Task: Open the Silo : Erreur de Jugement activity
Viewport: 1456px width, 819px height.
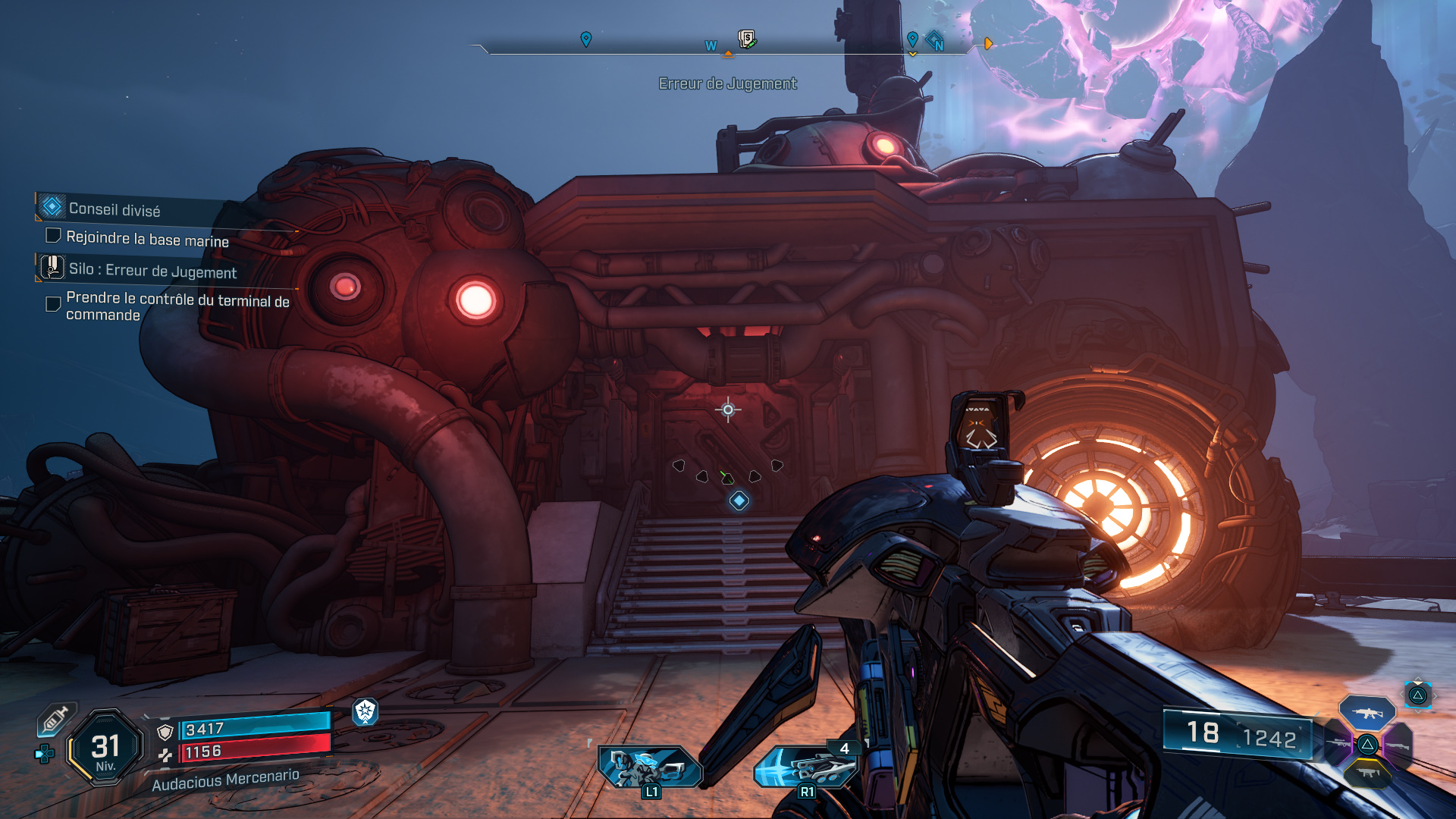Action: coord(152,271)
